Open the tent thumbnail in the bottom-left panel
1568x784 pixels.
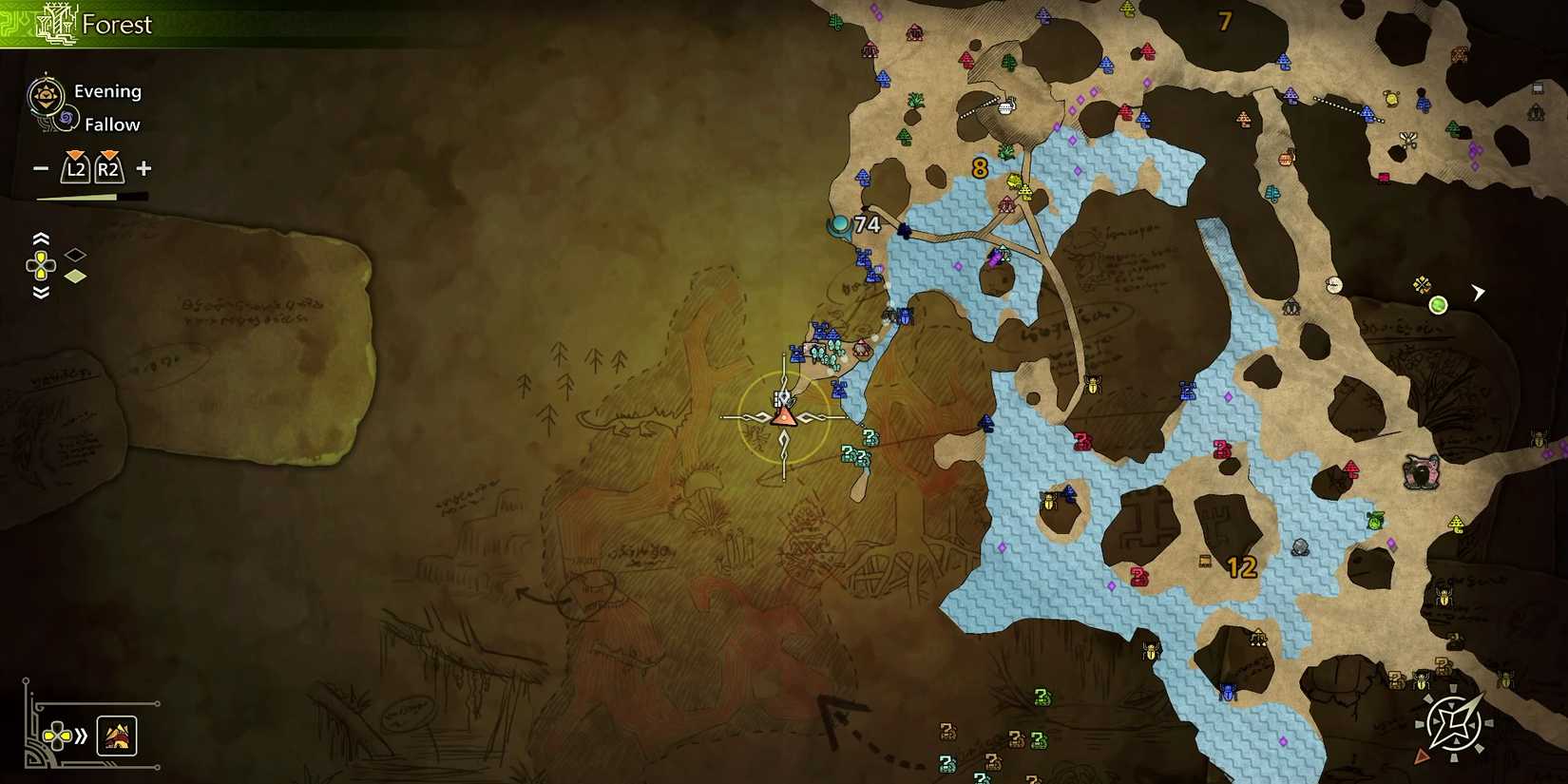(118, 736)
